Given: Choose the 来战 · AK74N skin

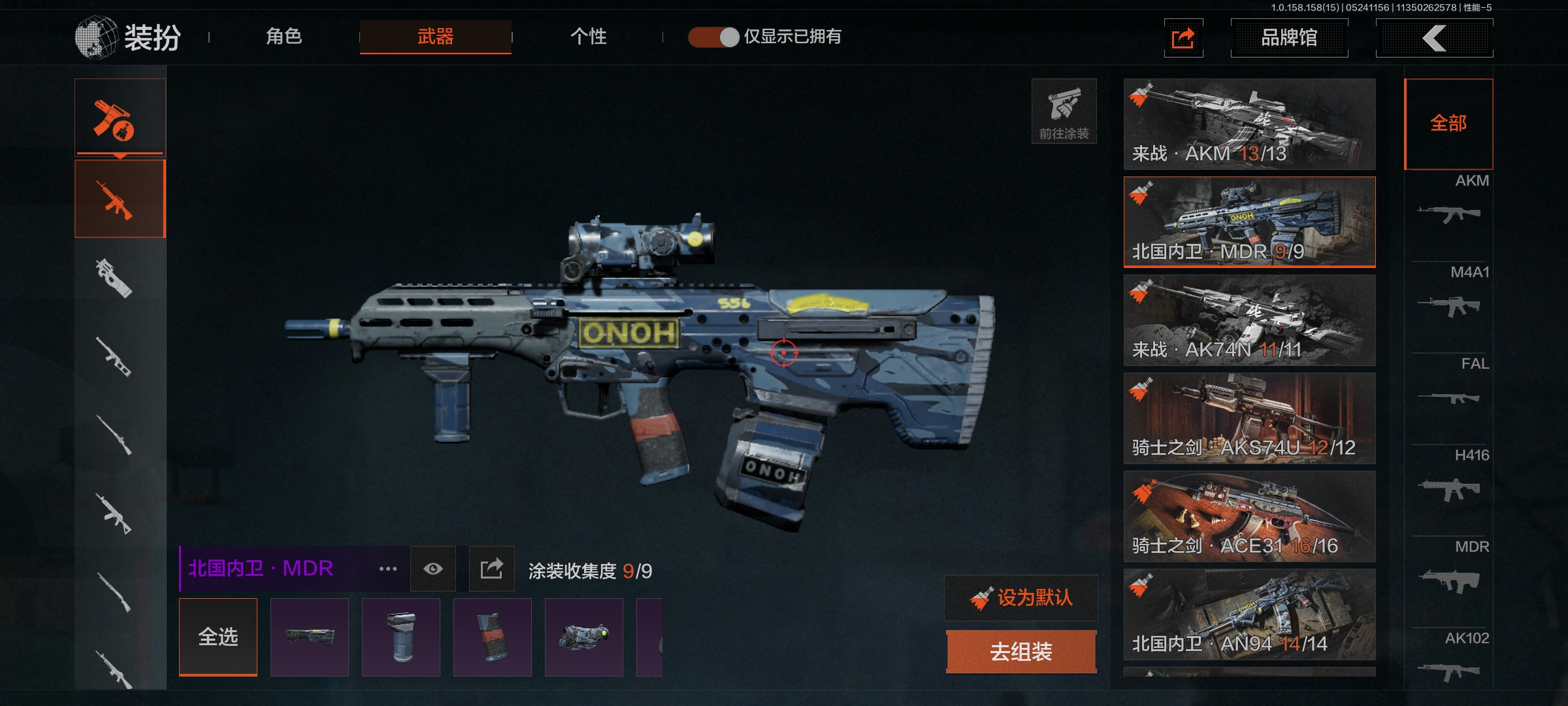Looking at the screenshot, I should tap(1249, 320).
